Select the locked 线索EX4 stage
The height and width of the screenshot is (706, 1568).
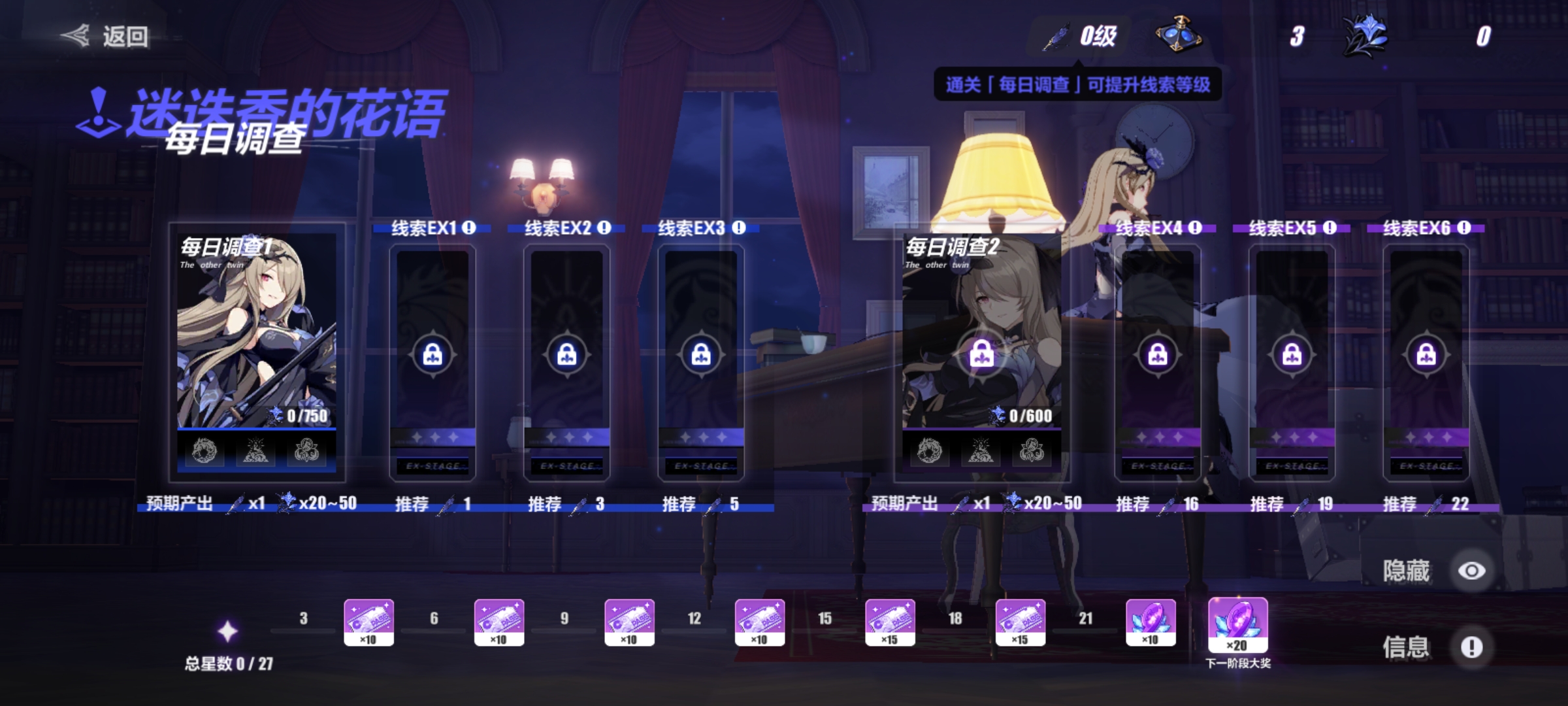(x=1158, y=356)
